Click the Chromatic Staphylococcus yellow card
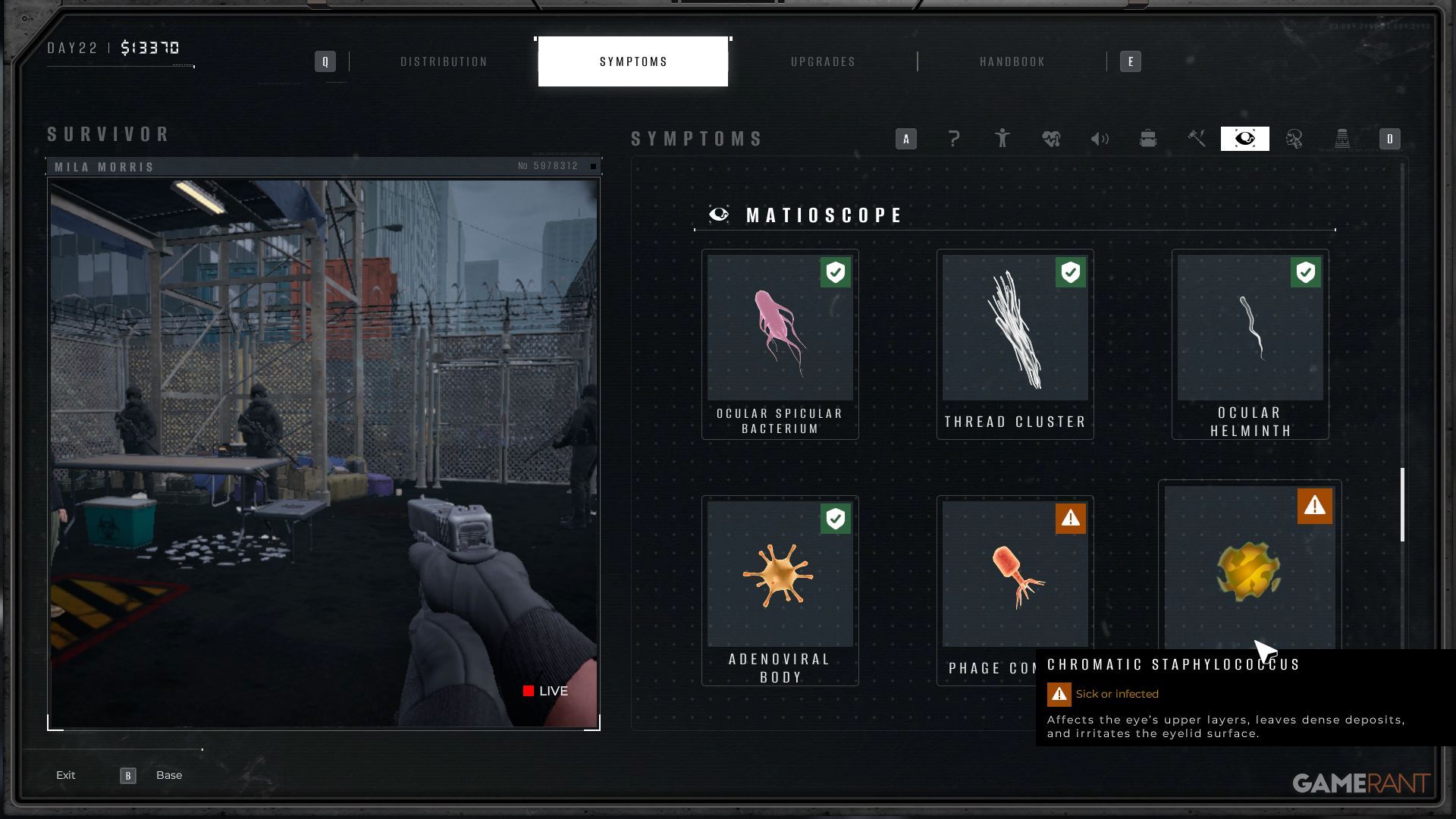 [x=1249, y=569]
